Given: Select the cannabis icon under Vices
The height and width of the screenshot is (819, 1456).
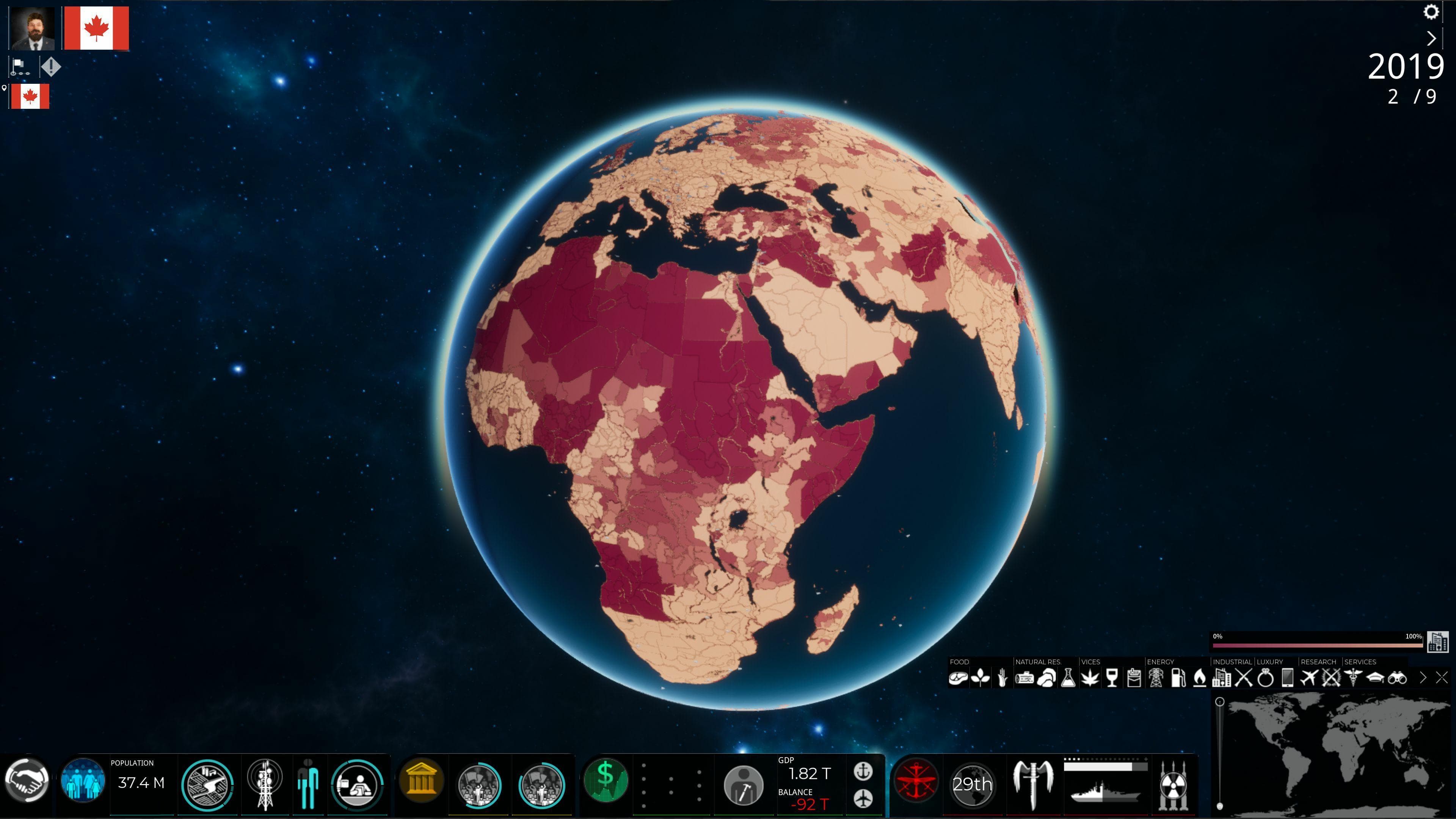Looking at the screenshot, I should click(1091, 678).
